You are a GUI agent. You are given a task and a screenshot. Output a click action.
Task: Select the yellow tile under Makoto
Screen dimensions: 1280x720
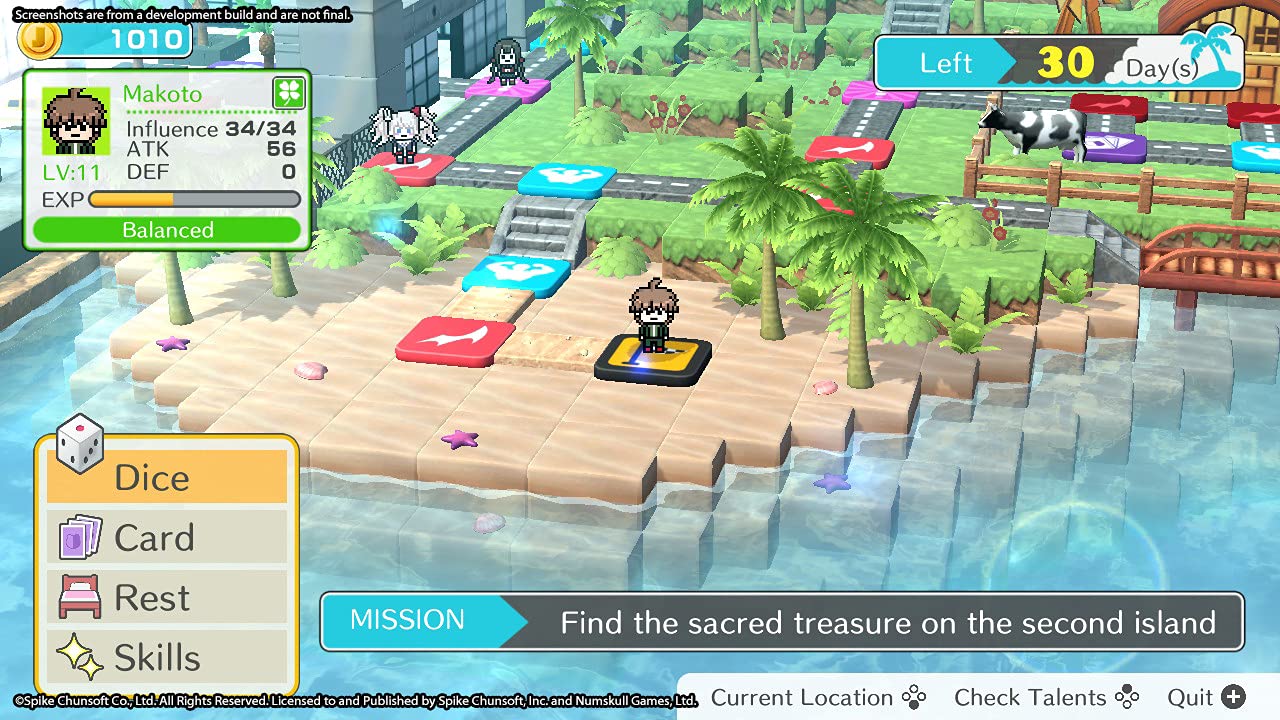pos(654,363)
